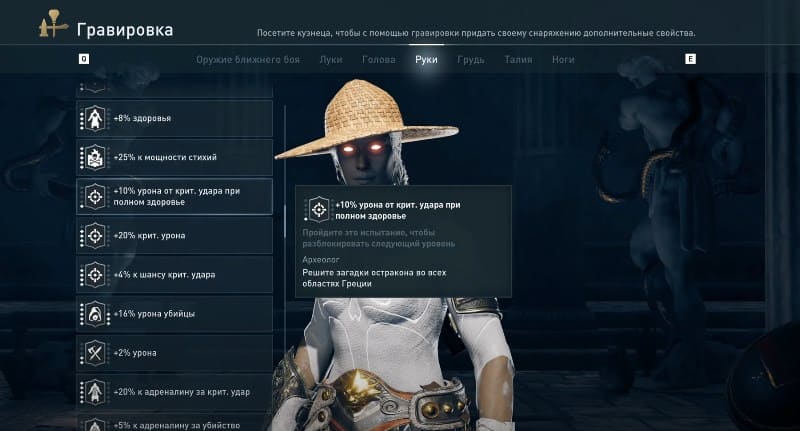Open the Талия tab
The height and width of the screenshot is (431, 800).
click(518, 60)
